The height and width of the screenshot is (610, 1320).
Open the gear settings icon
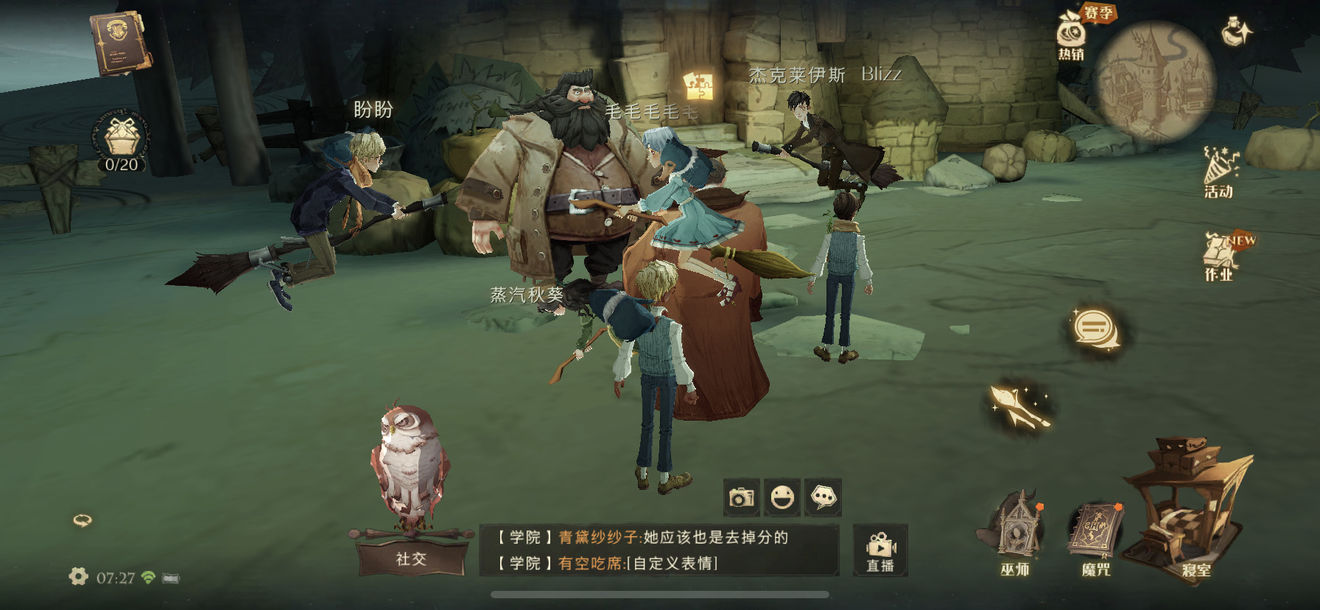point(78,576)
